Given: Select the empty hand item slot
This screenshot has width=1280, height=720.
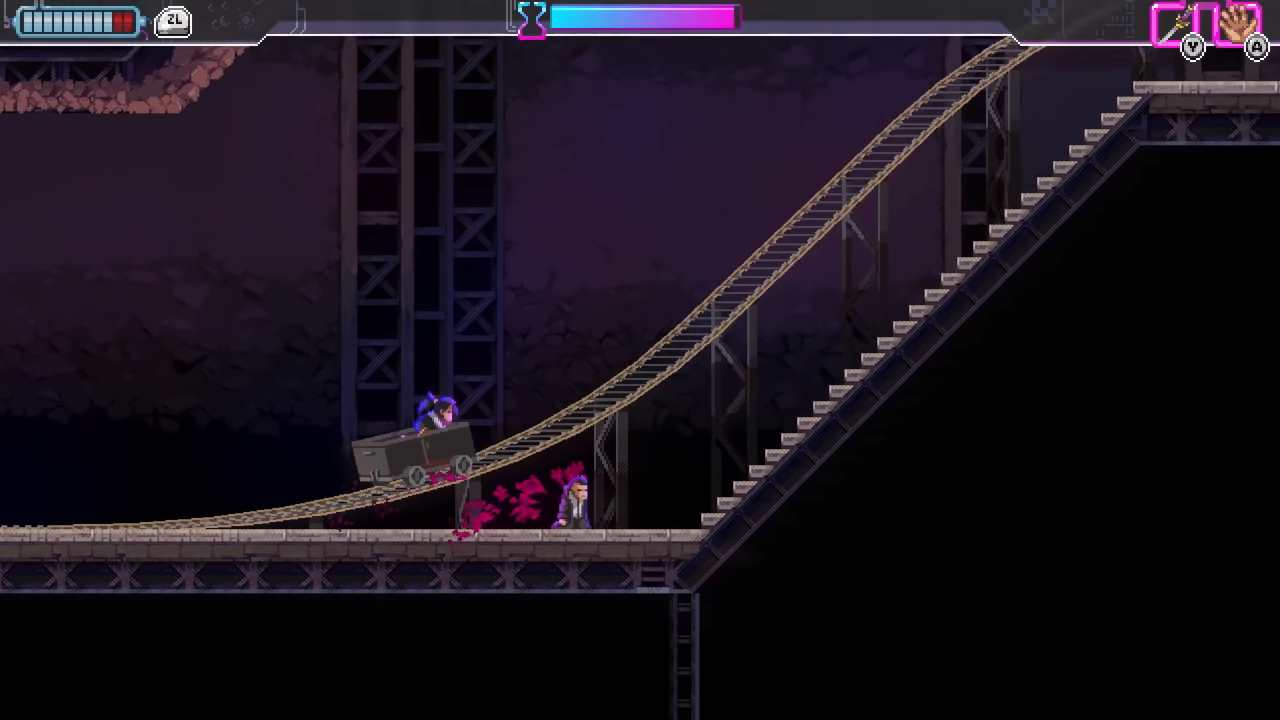Looking at the screenshot, I should click(x=1238, y=24).
